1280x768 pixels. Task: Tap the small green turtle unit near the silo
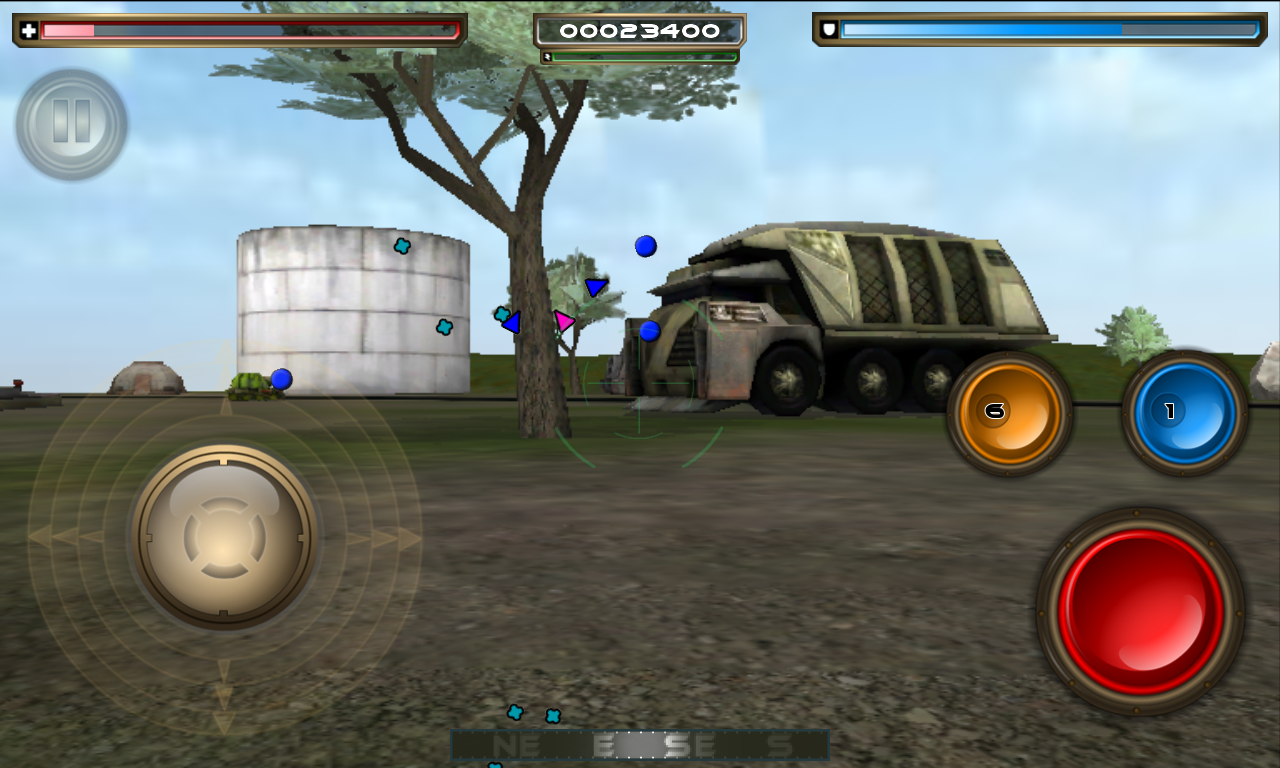(248, 388)
